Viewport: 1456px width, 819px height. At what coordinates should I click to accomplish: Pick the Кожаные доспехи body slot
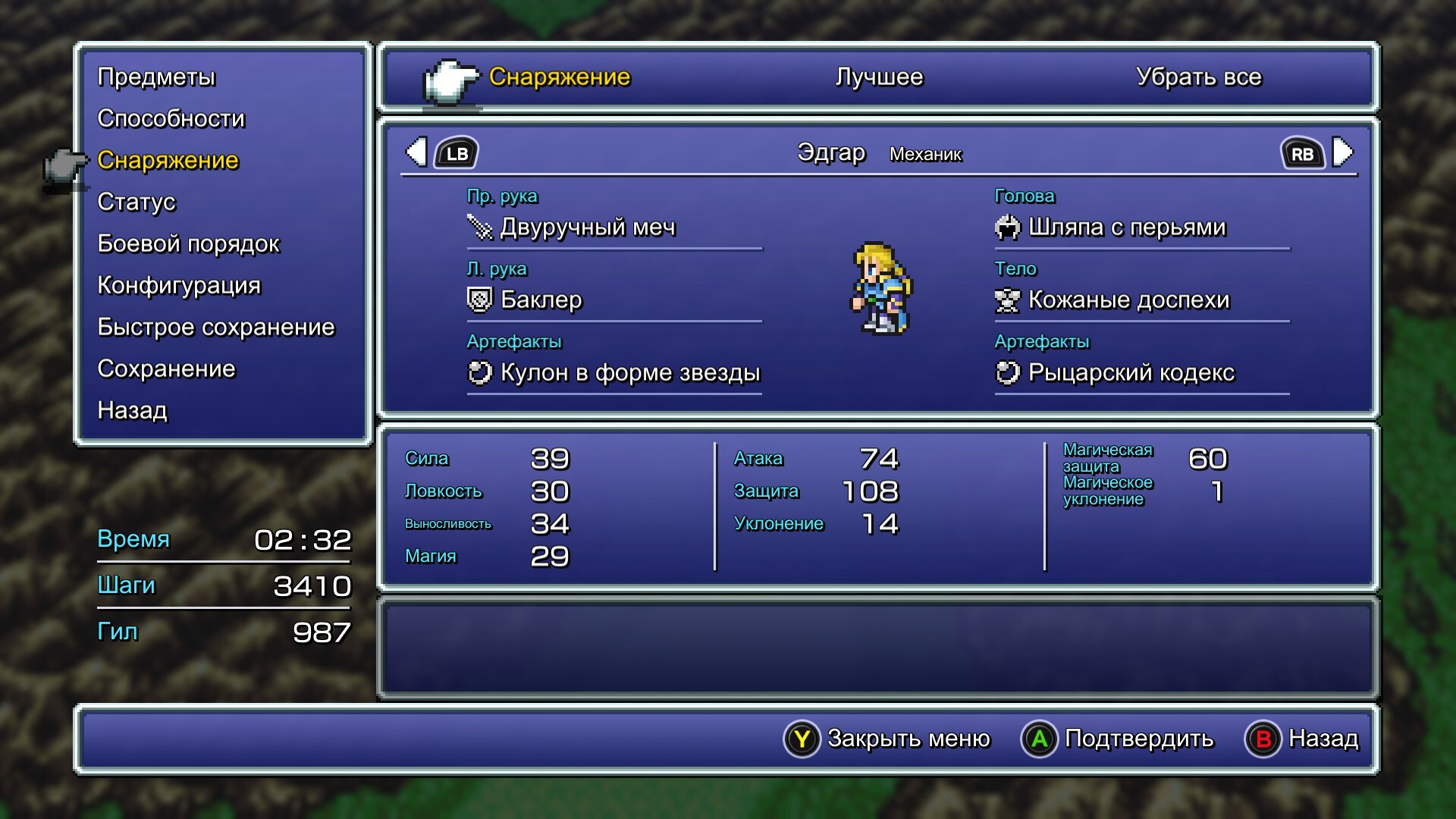point(1128,300)
